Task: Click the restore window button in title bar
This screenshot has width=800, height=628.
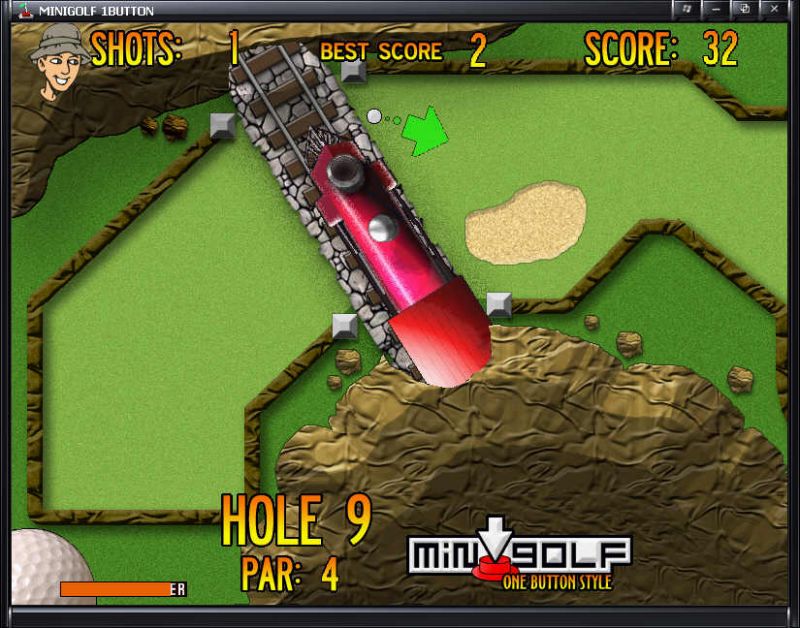Action: coord(745,9)
